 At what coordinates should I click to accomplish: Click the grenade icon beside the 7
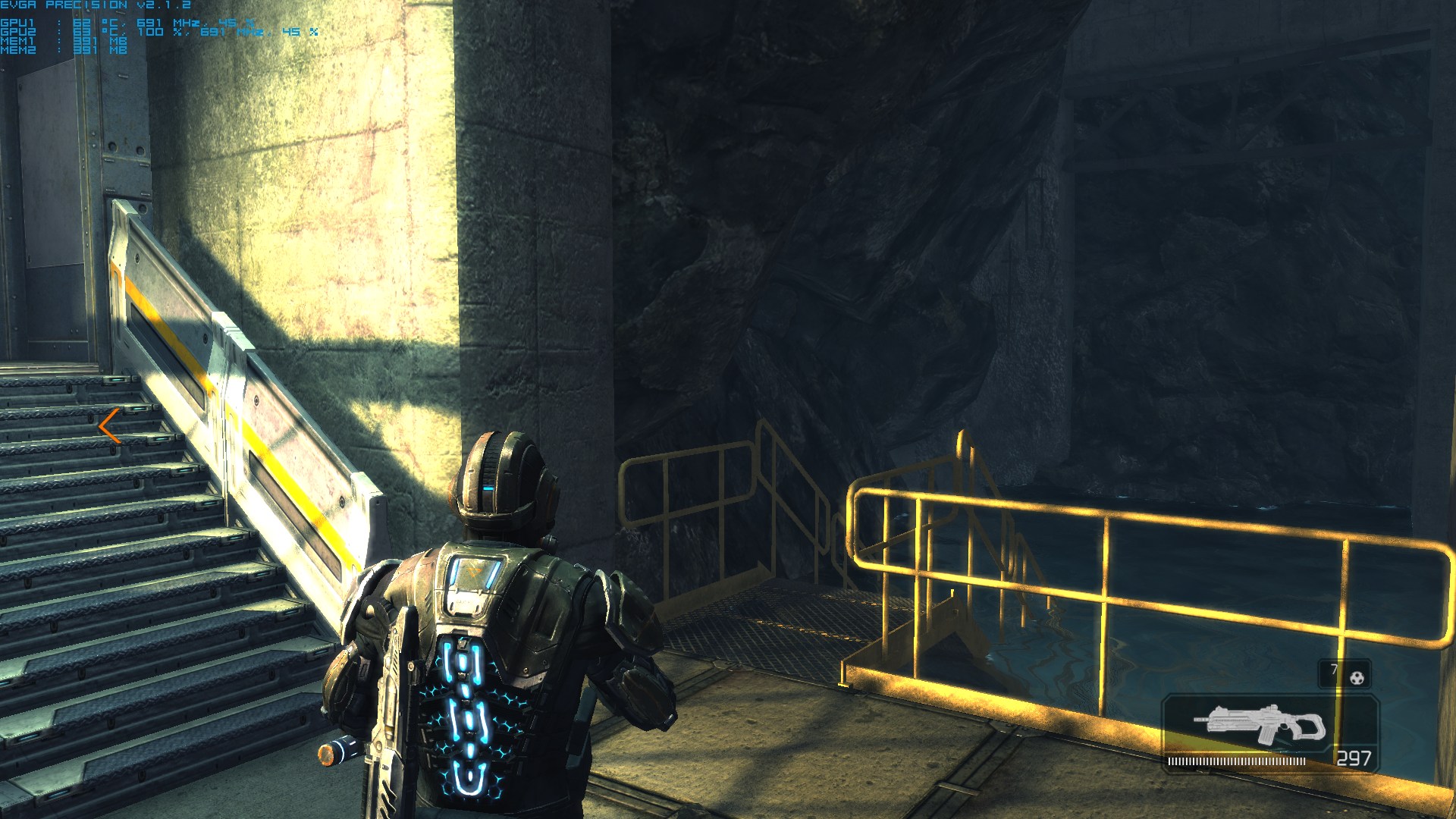1357,676
